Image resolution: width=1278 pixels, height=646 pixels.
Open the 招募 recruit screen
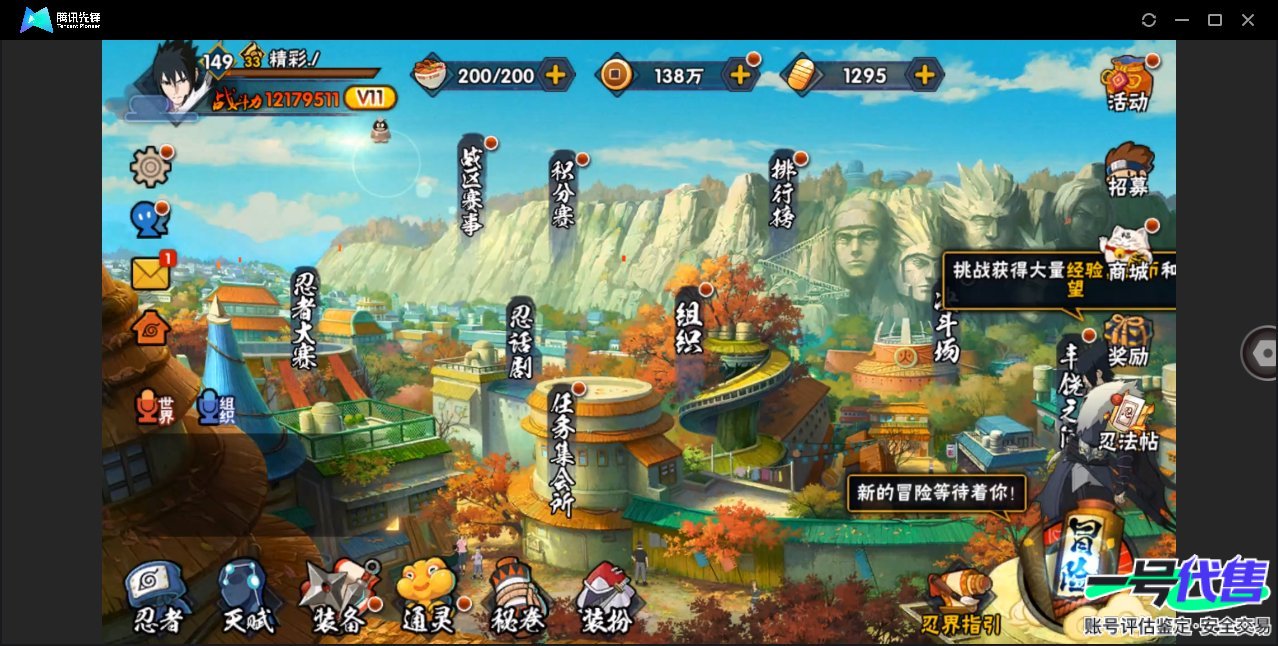pos(1128,170)
